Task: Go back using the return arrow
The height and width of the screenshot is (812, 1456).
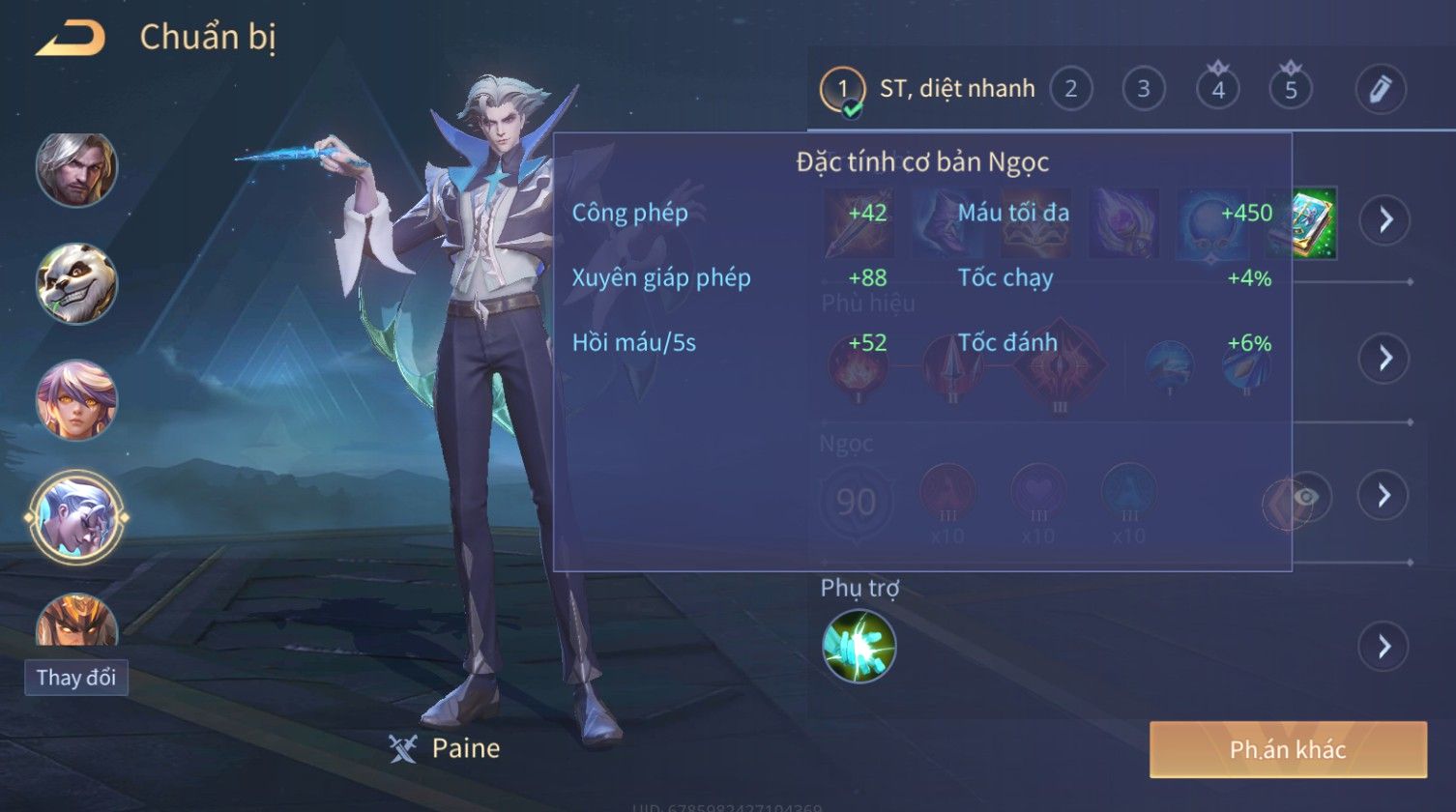Action: click(71, 39)
